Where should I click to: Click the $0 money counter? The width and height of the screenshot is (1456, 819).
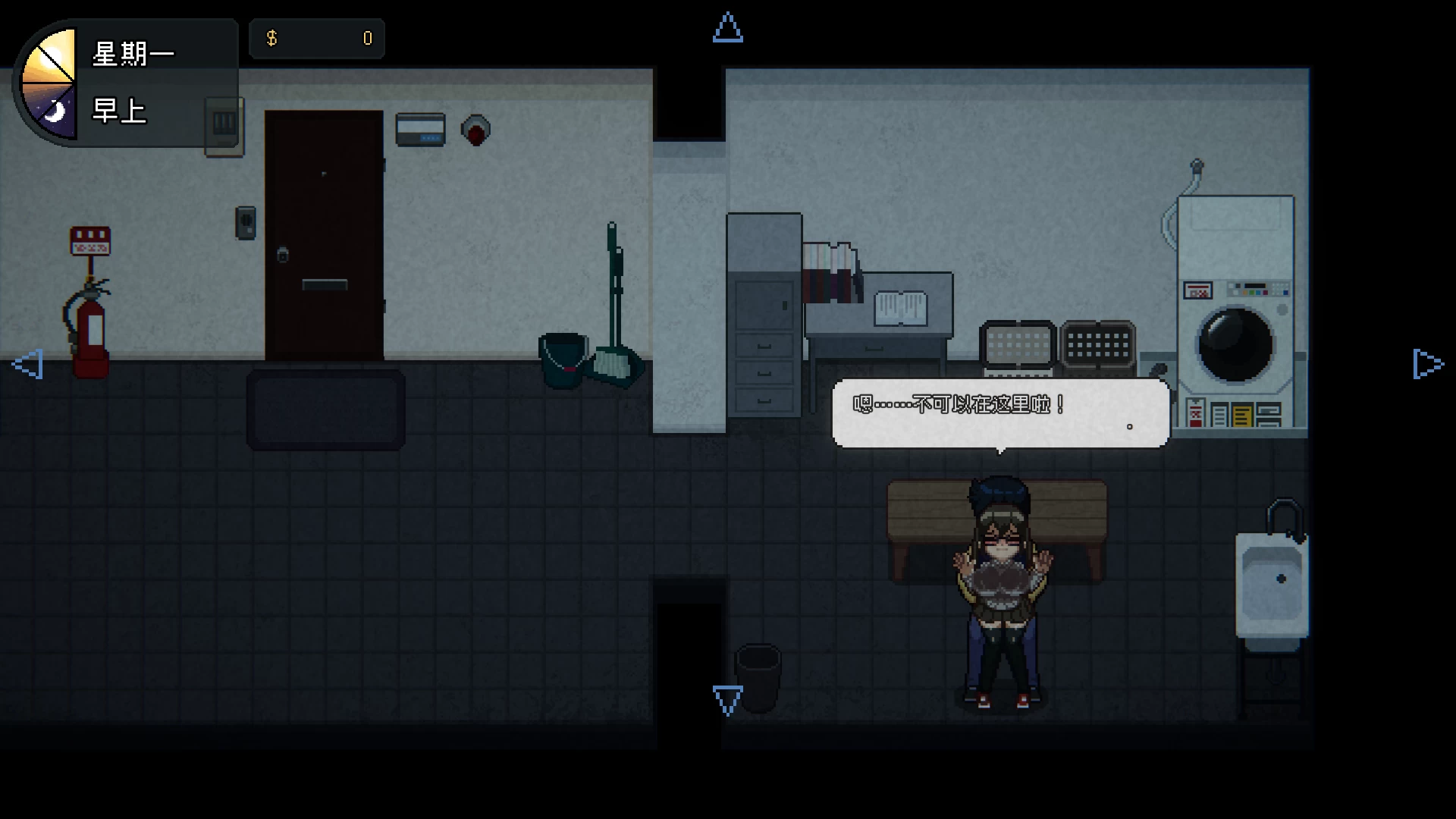tap(317, 38)
